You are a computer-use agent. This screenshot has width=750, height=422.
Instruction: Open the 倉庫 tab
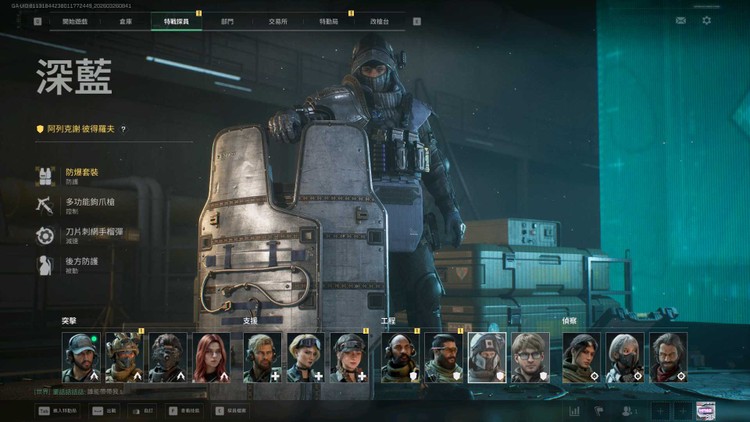pos(125,21)
